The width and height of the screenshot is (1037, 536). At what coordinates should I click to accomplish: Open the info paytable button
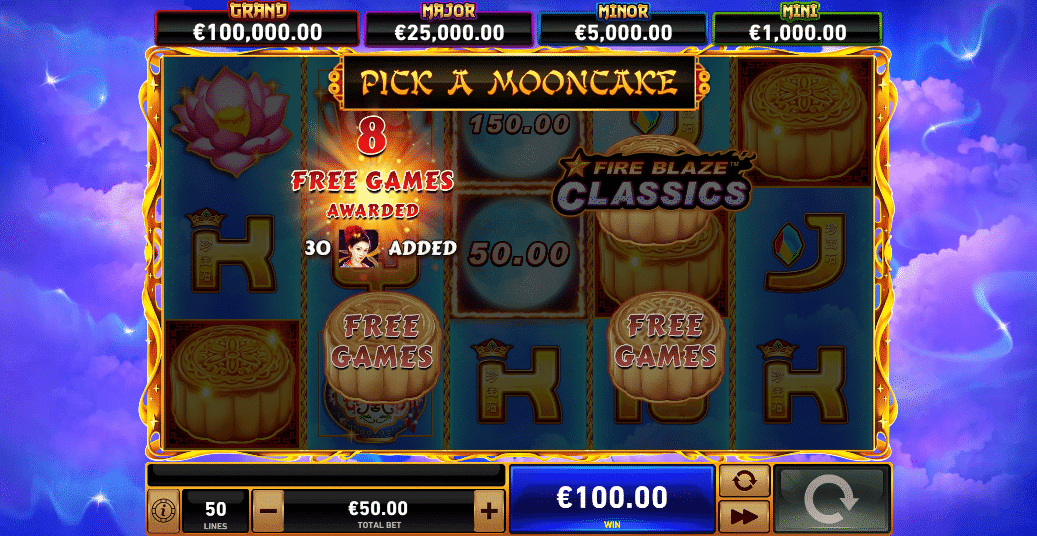tap(164, 511)
